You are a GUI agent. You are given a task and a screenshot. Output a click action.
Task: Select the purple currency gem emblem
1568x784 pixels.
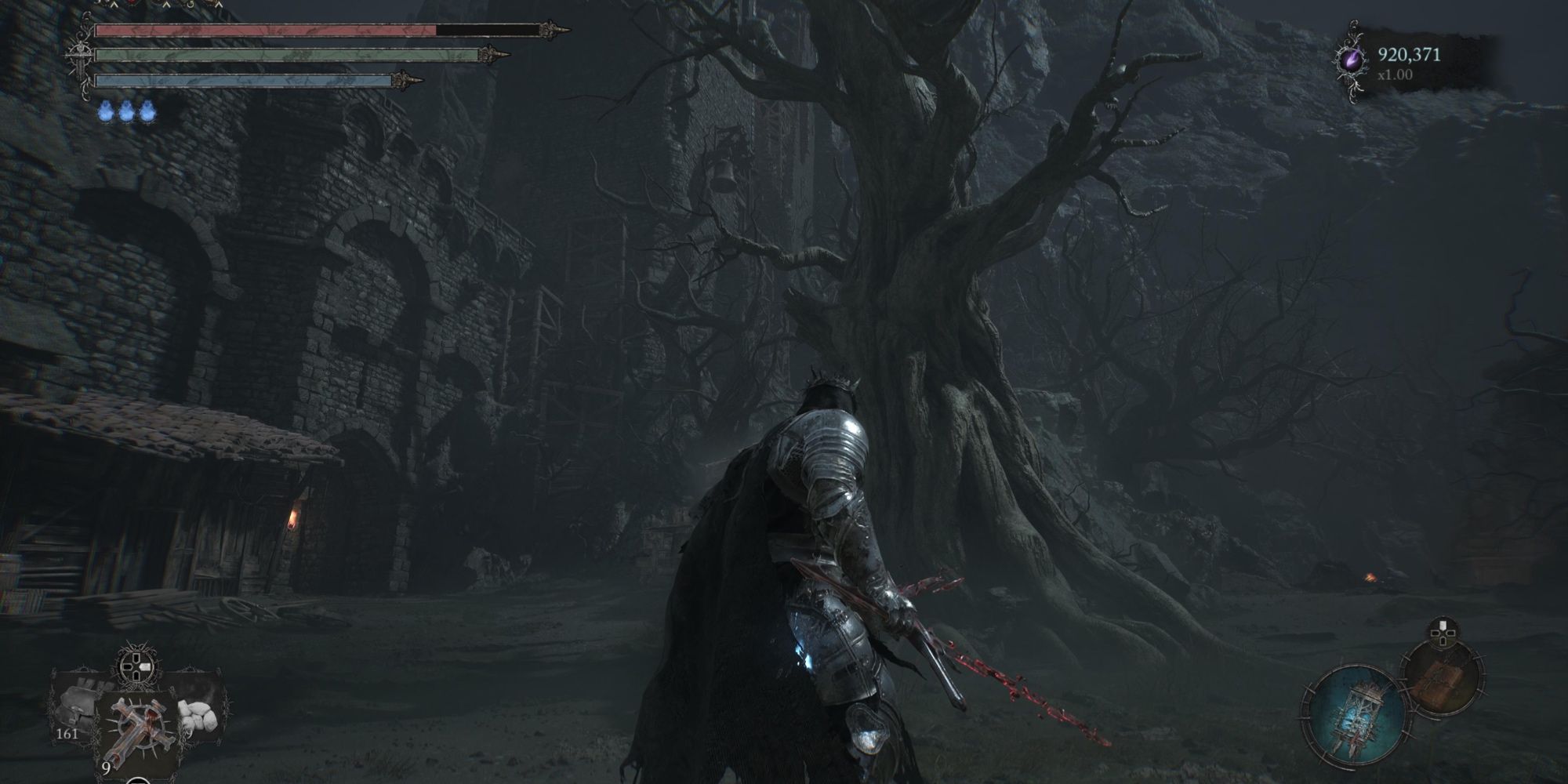coord(1354,57)
